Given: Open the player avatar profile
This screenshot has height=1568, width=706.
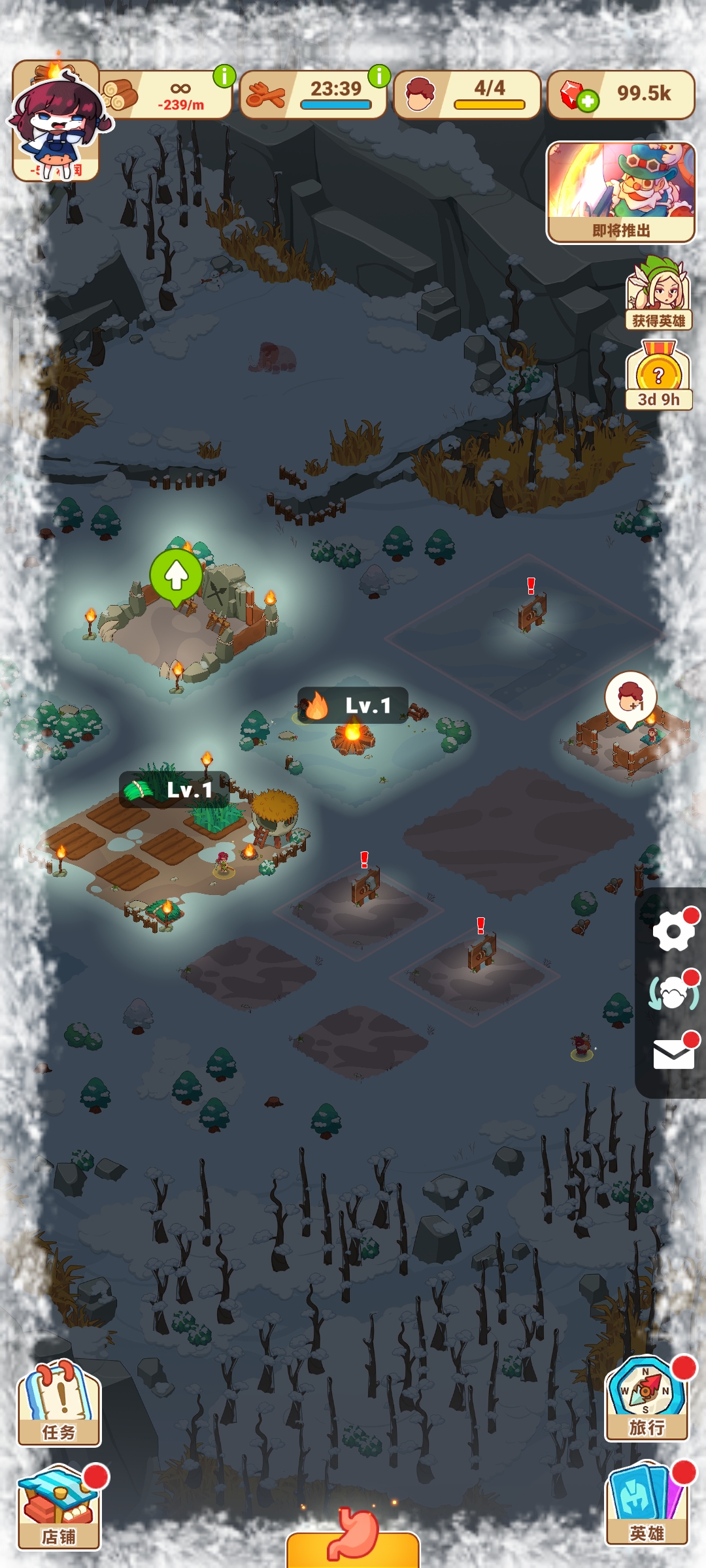Looking at the screenshot, I should 56,122.
